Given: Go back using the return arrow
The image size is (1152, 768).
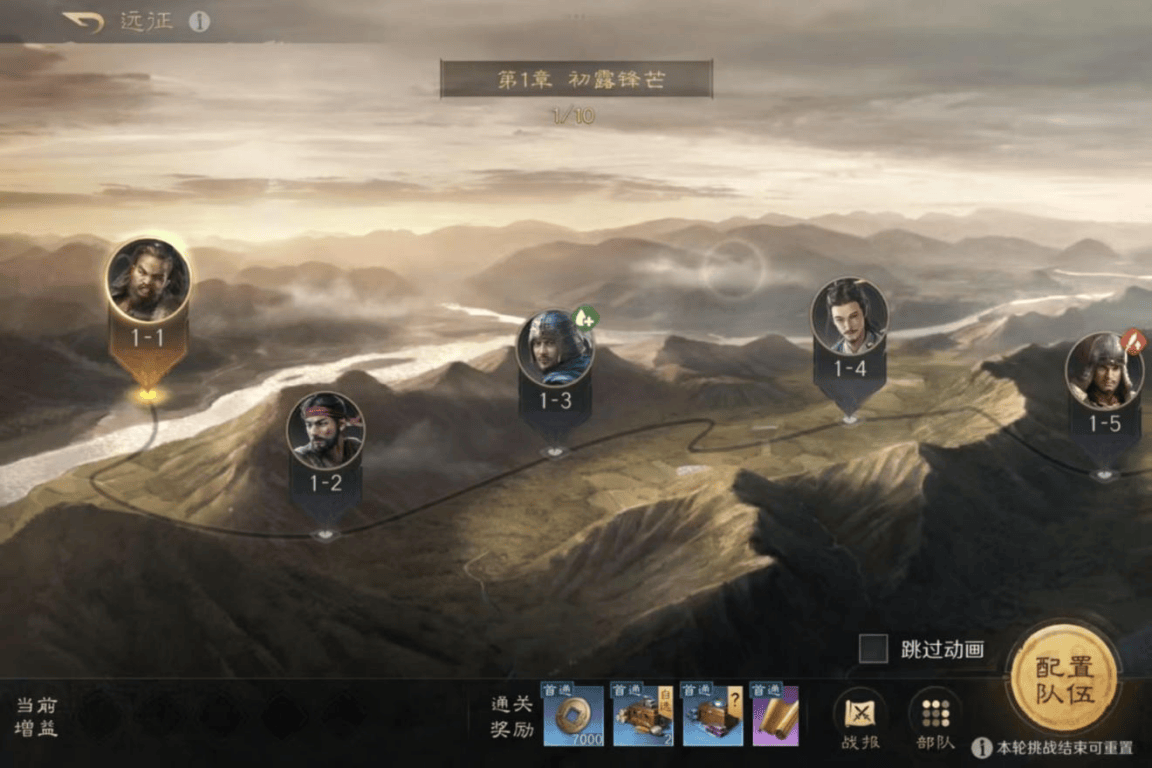Looking at the screenshot, I should point(83,21).
